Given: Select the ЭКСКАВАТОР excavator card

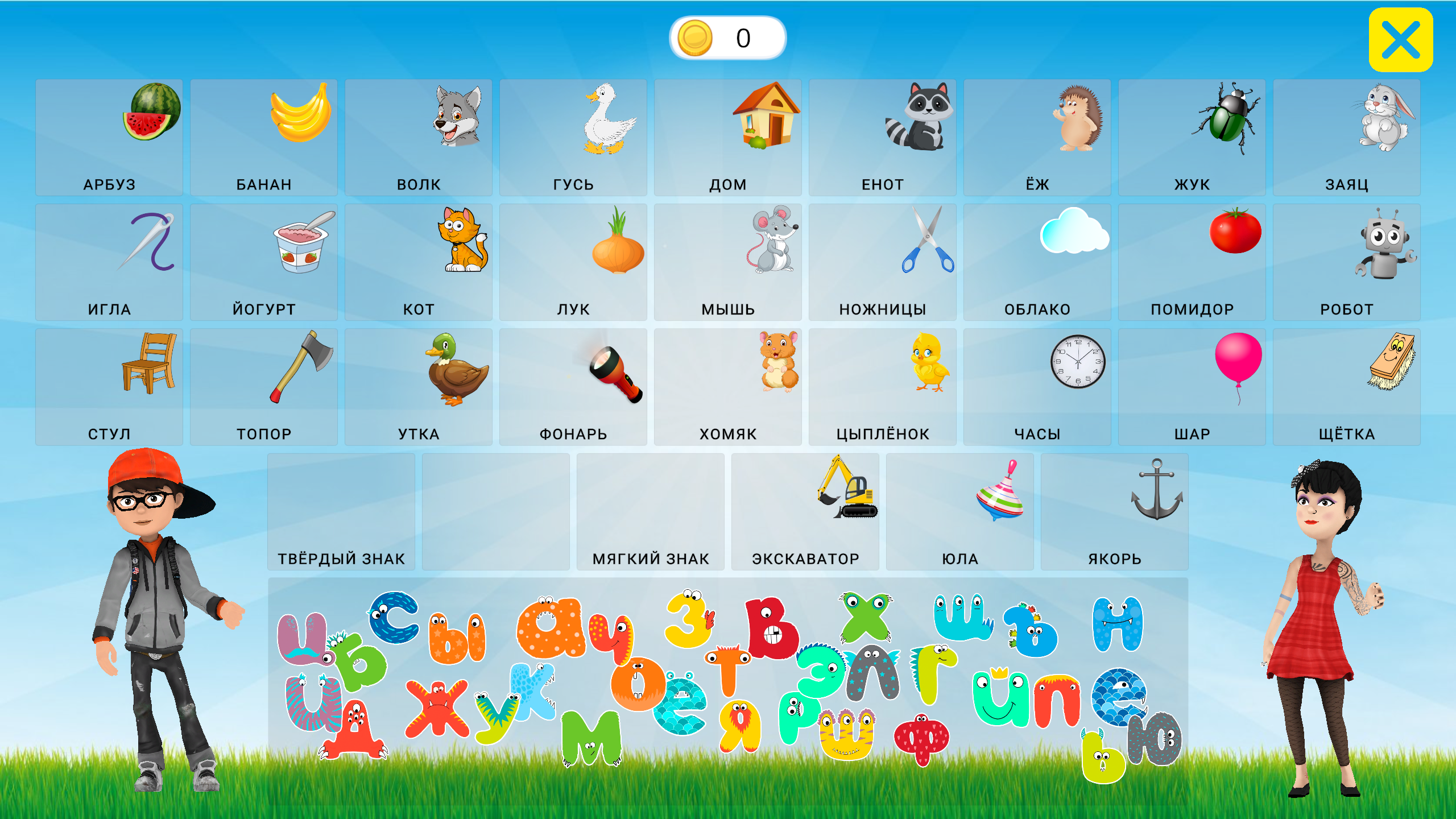Looking at the screenshot, I should (806, 500).
